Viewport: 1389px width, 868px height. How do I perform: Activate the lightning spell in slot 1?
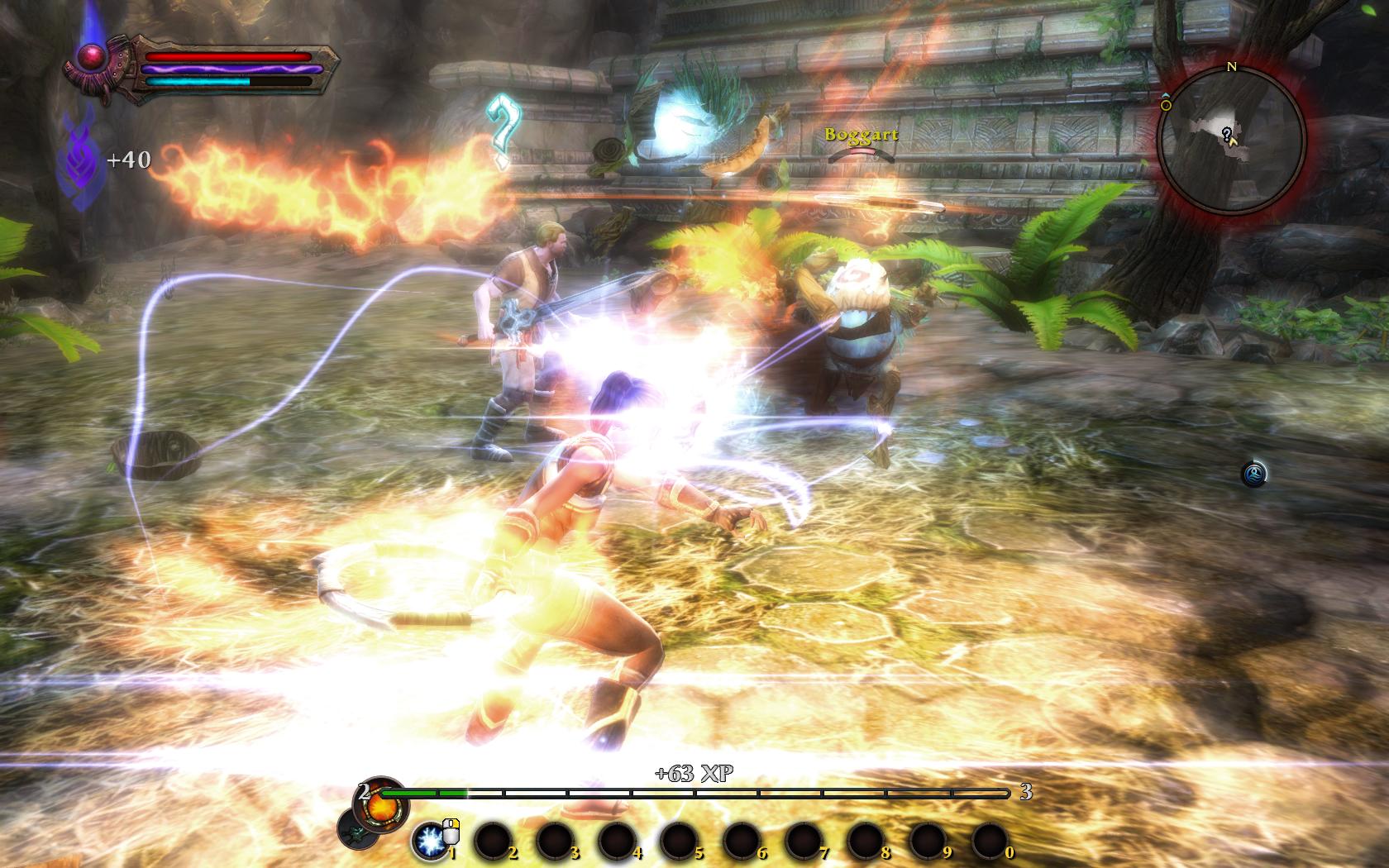(430, 841)
